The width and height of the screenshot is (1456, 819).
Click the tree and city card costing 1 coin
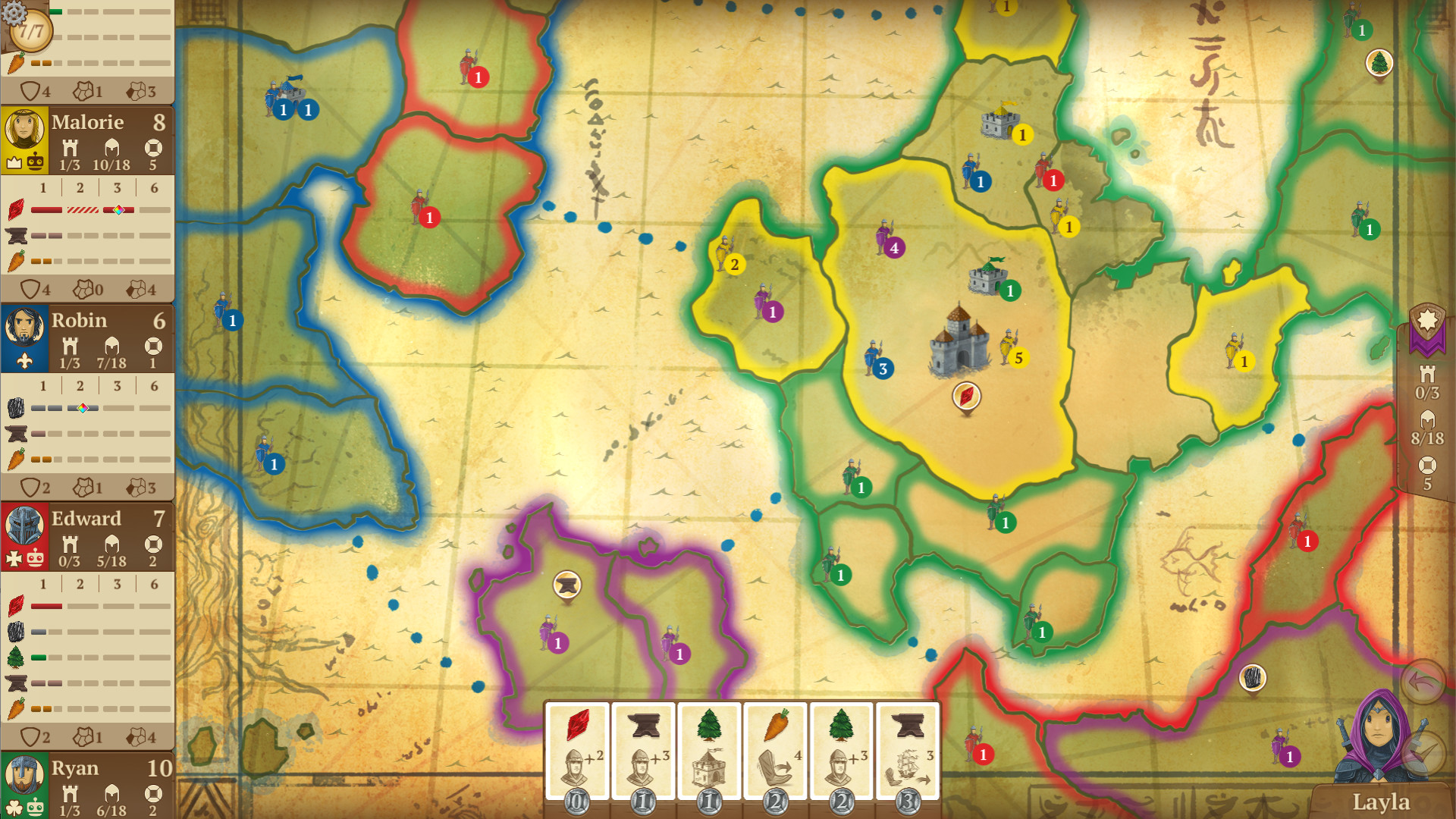pos(711,747)
